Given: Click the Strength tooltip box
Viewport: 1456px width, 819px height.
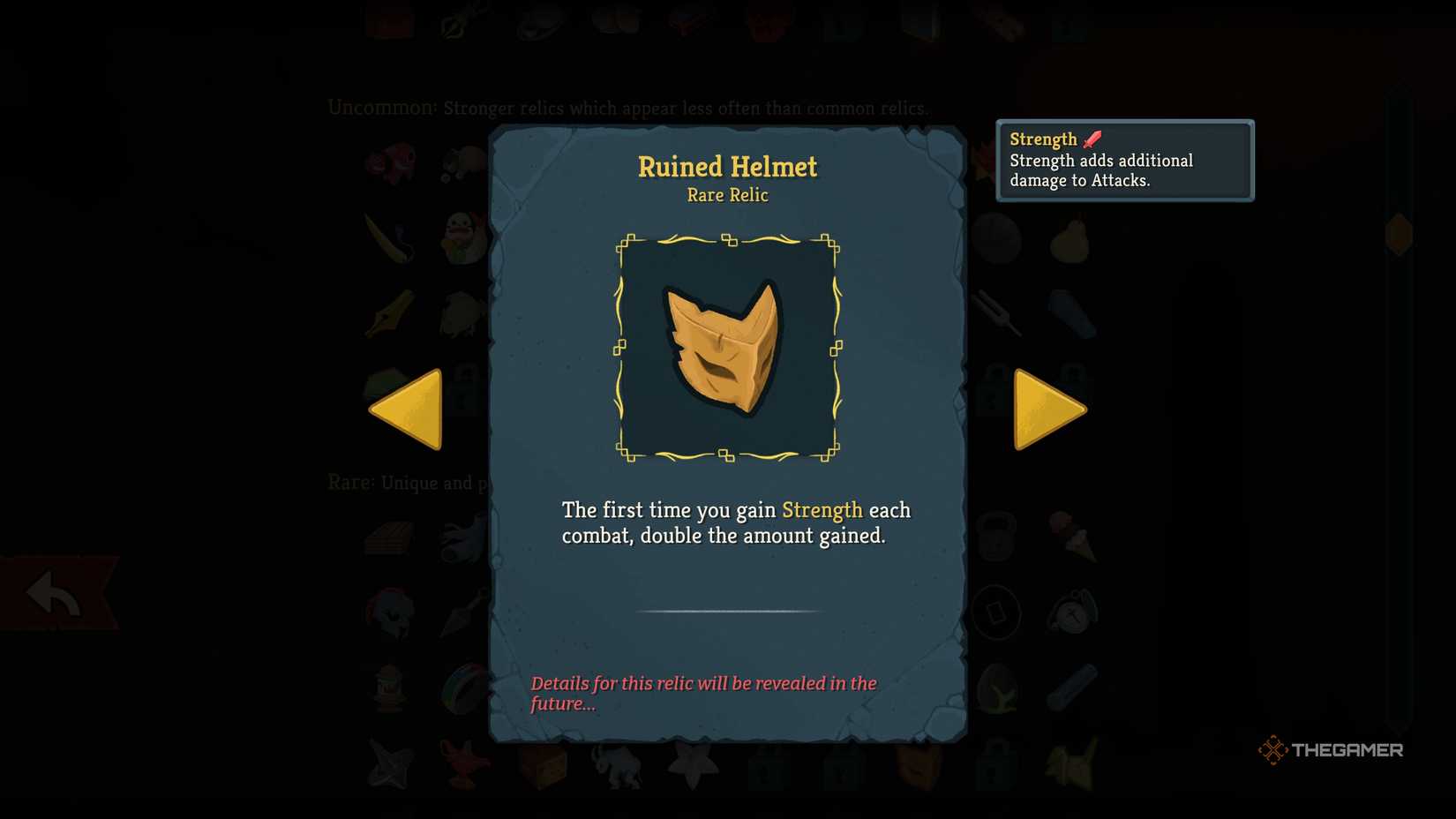Looking at the screenshot, I should point(1123,160).
